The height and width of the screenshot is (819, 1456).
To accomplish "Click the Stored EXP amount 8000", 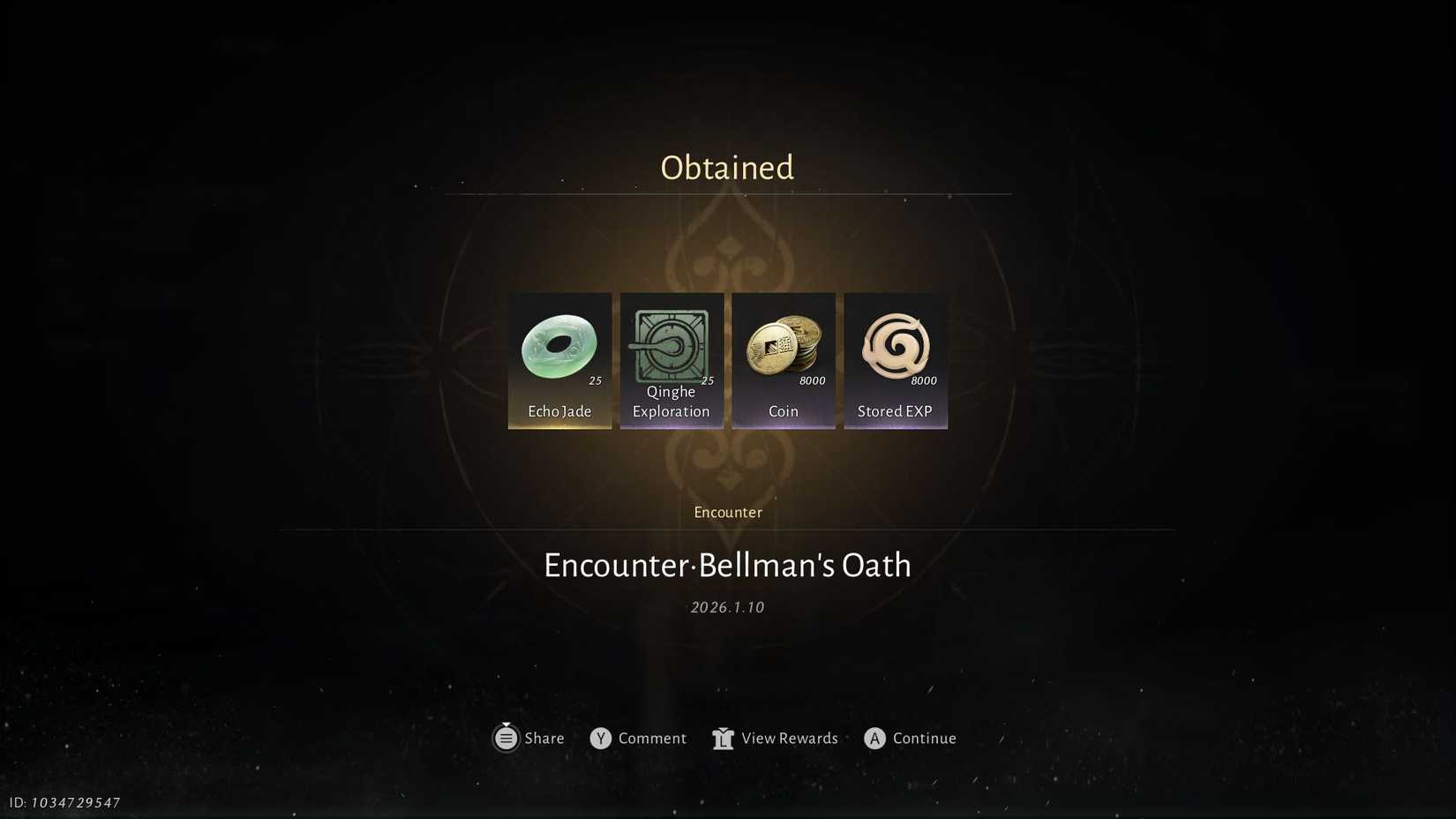I will tap(924, 380).
